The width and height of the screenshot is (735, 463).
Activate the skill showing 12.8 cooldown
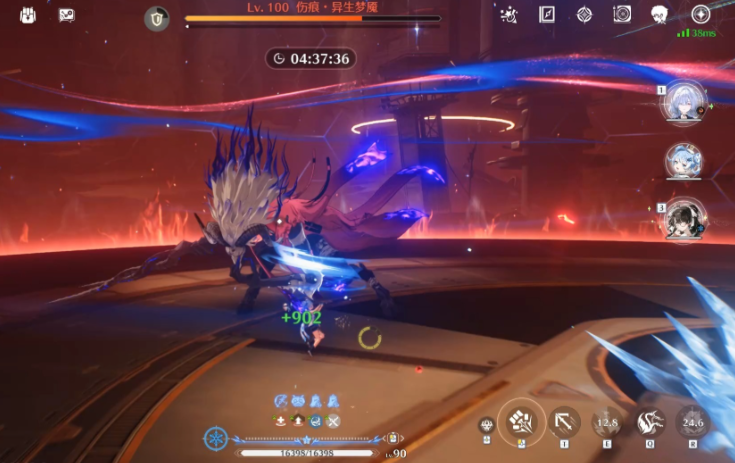(x=606, y=422)
